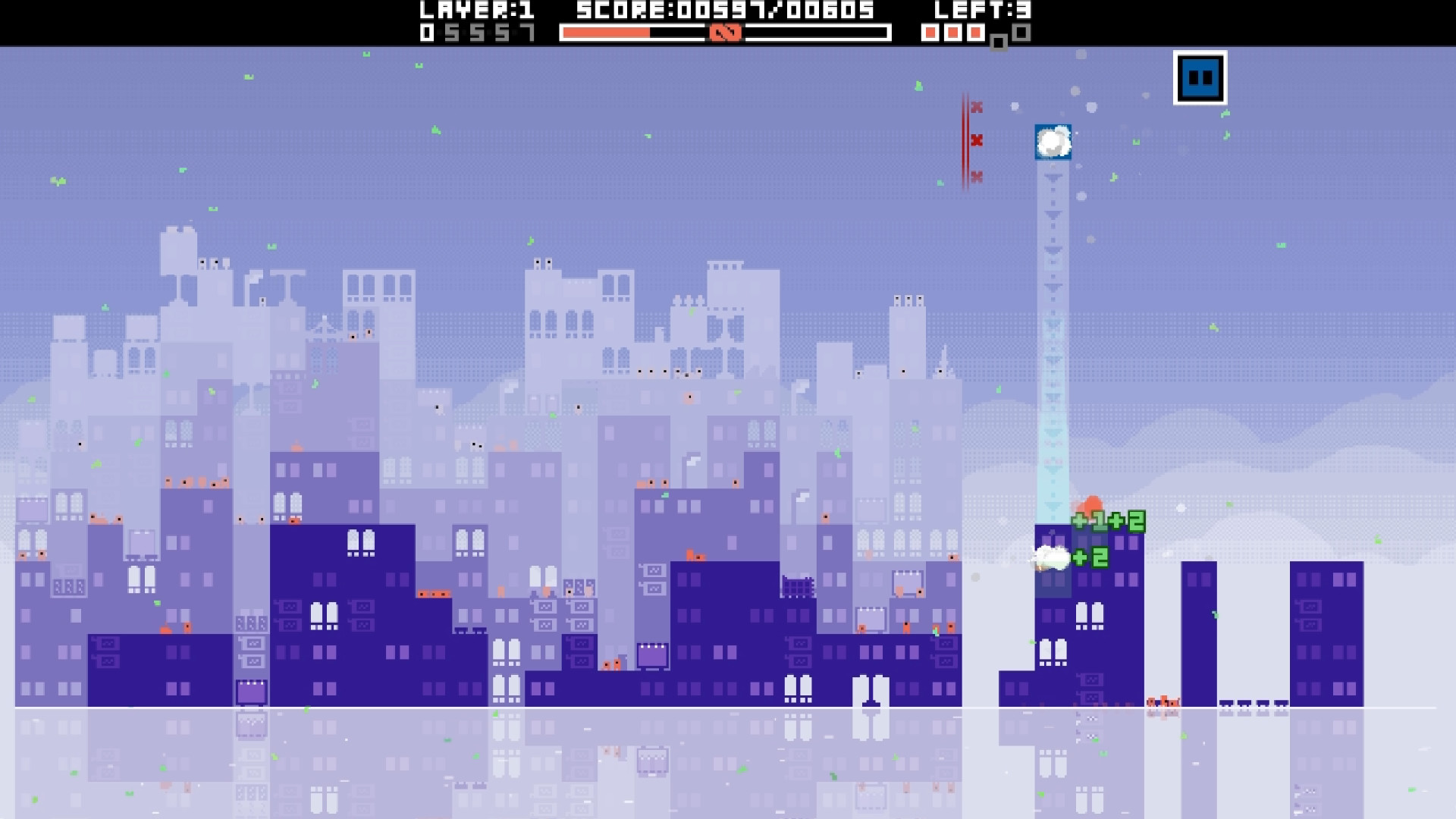This screenshot has width=1456, height=819.
Task: Click the falling blue block with cloud
Action: 1053,143
